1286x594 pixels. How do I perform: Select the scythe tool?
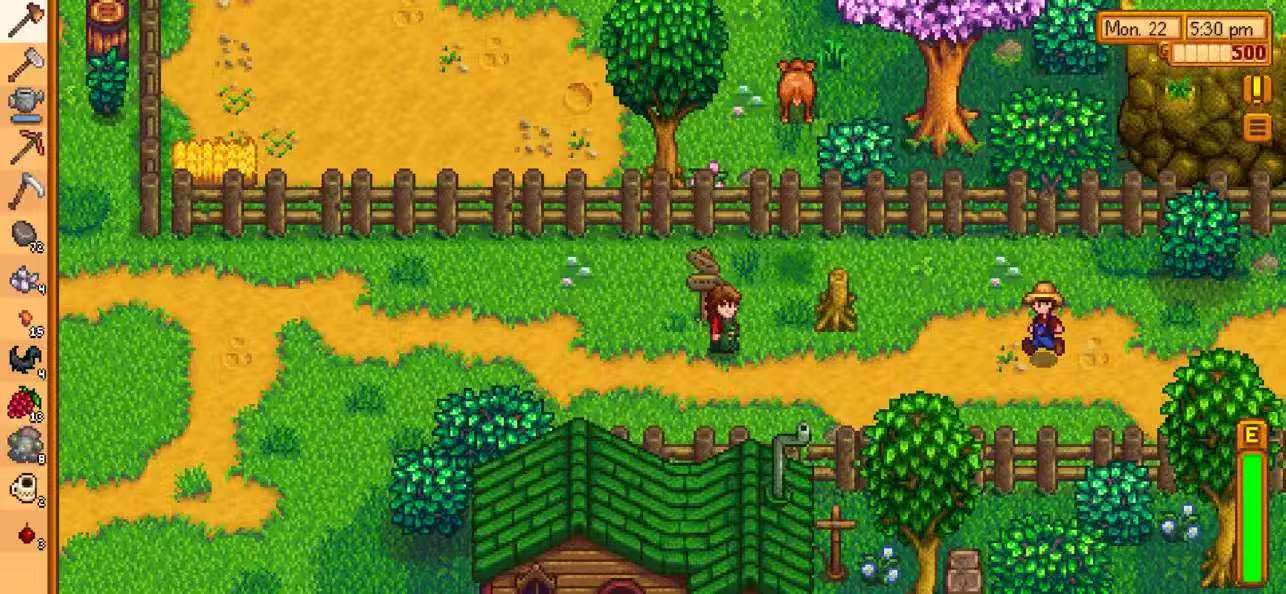point(25,190)
